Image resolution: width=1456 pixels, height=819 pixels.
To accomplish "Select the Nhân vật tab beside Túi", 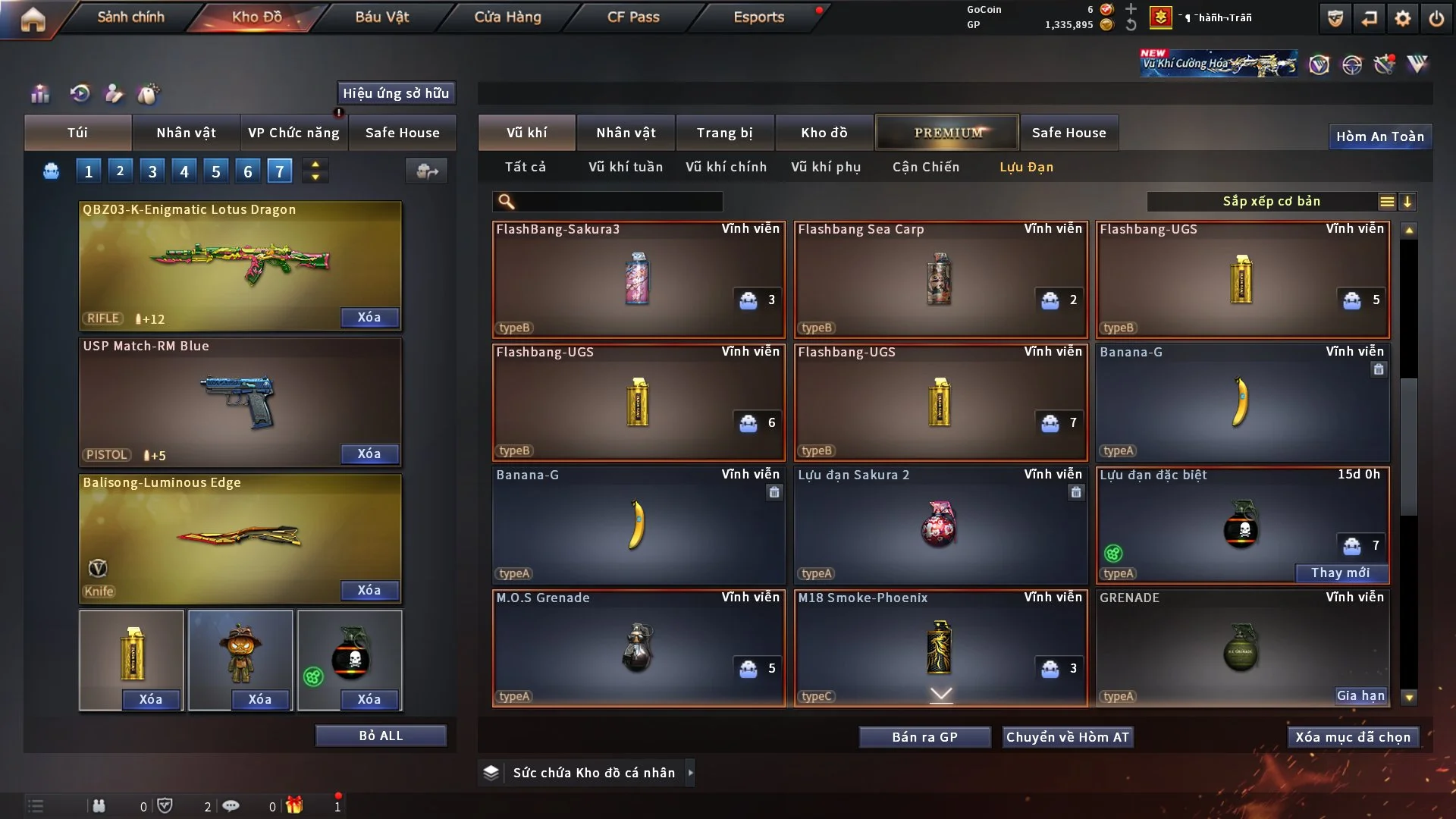I will (186, 133).
